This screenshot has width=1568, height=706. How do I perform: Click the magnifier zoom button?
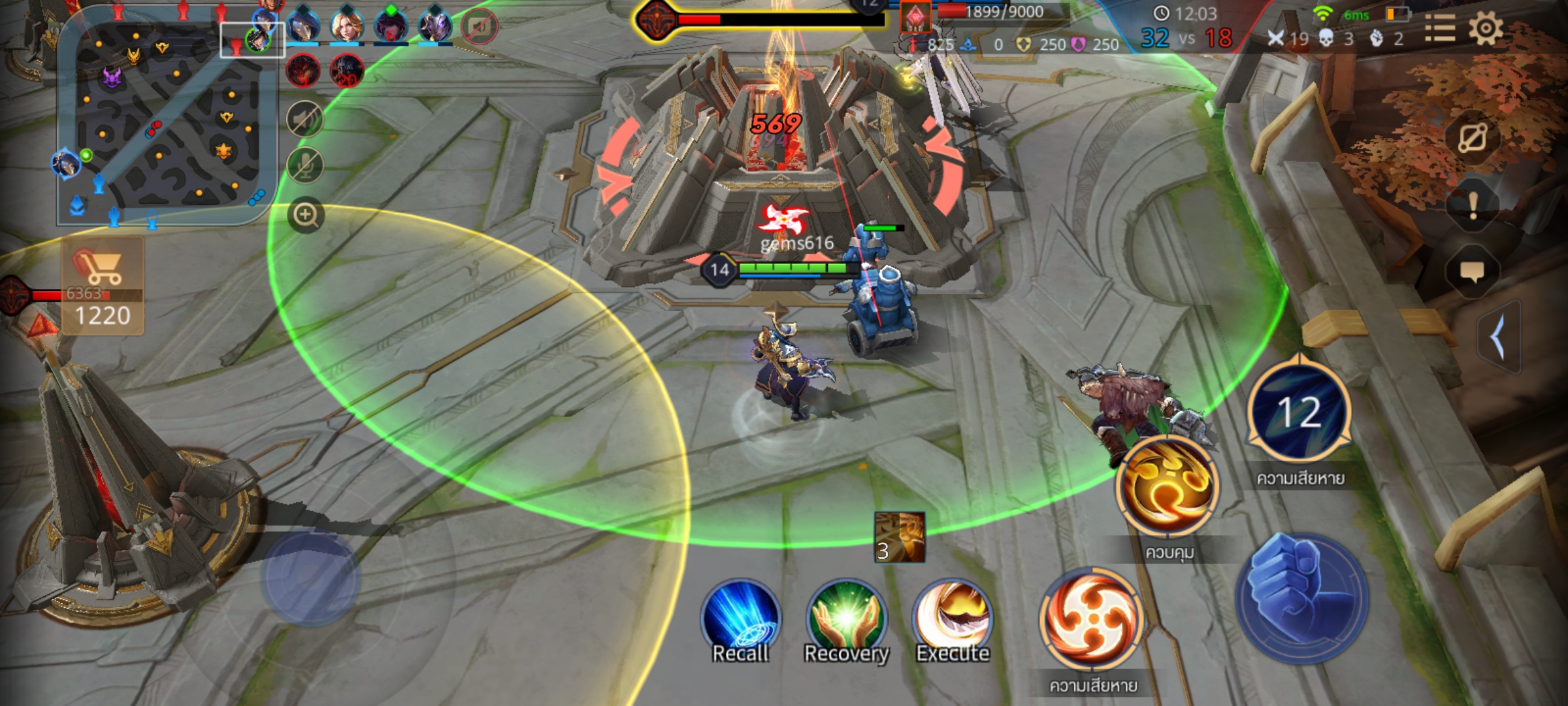click(x=306, y=215)
